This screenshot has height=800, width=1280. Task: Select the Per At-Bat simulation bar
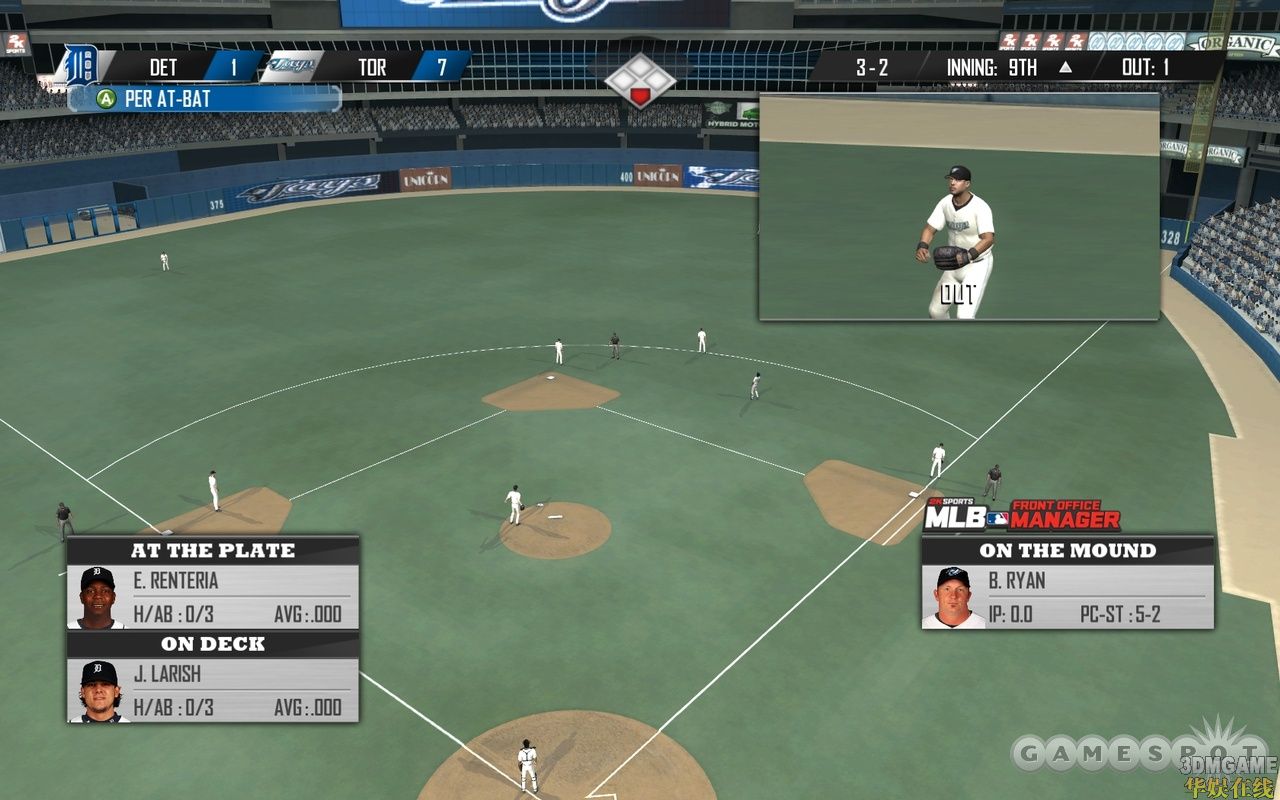tap(205, 99)
